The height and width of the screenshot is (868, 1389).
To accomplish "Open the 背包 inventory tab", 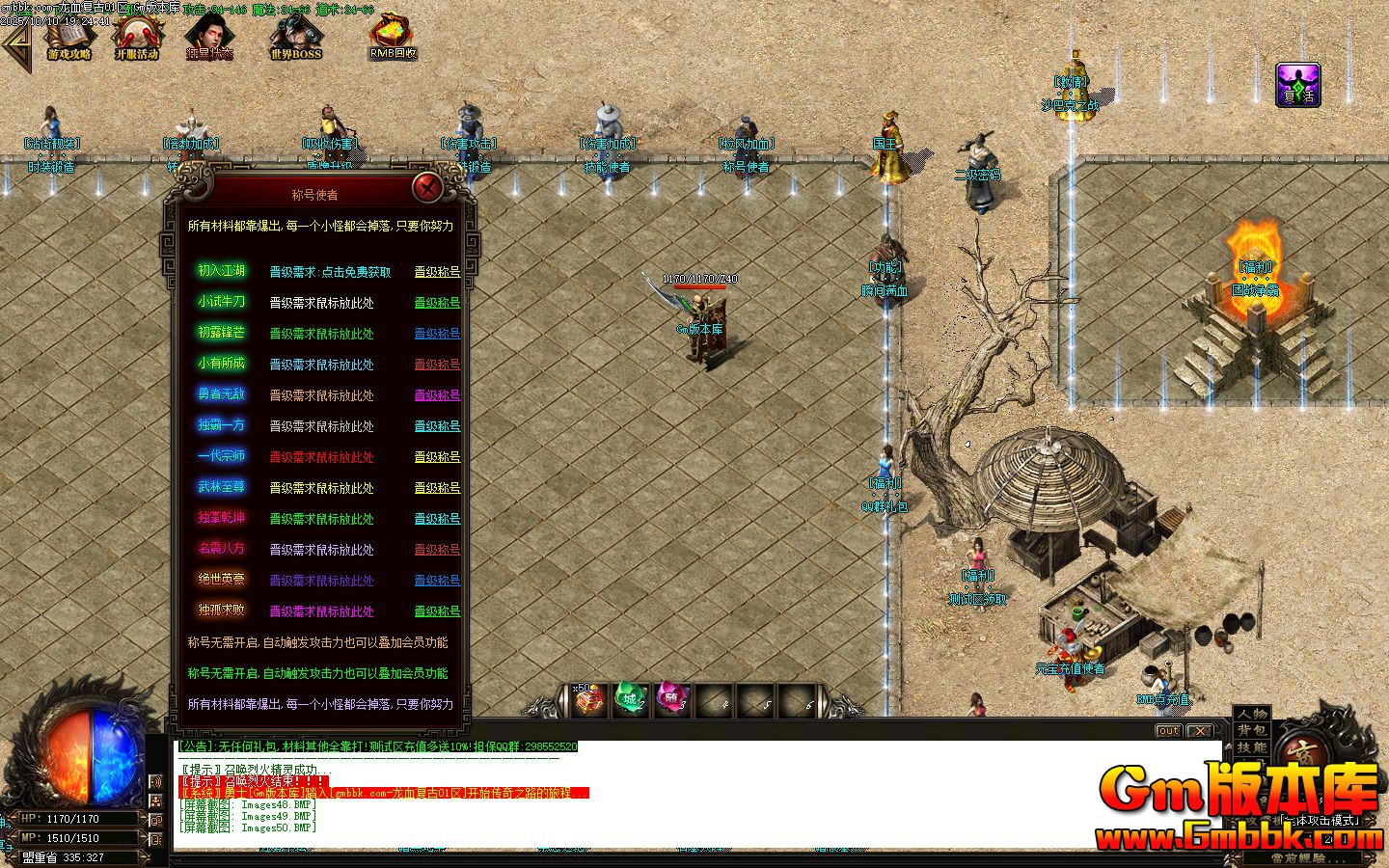I will (x=1251, y=730).
